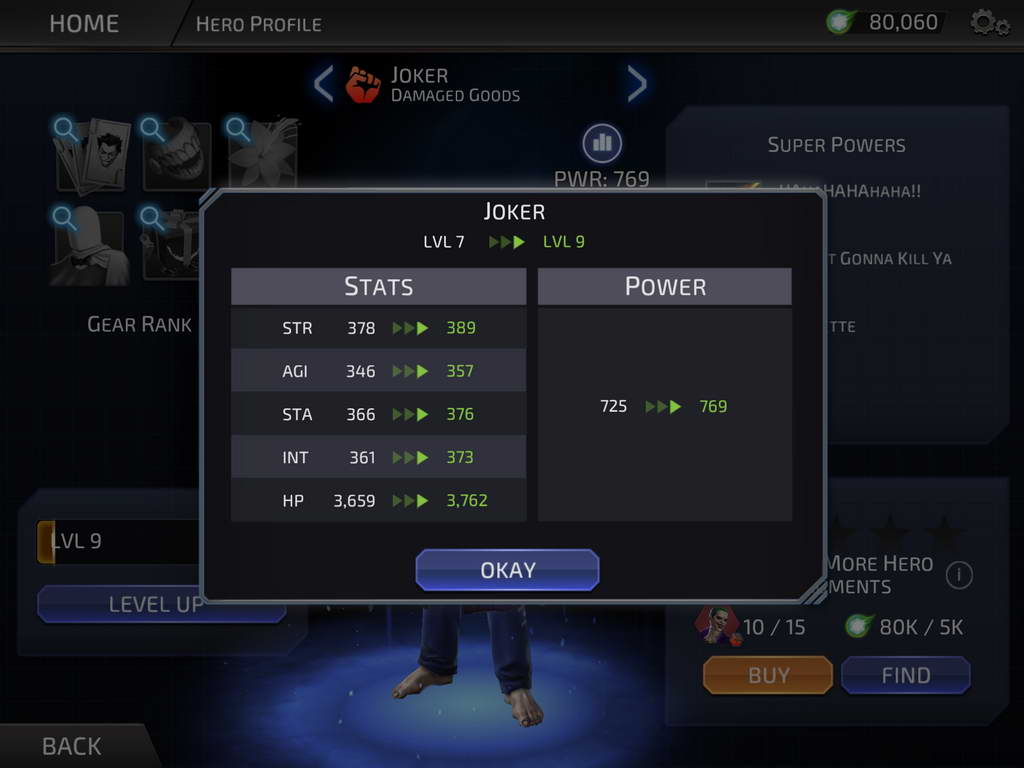Buy more hero fragments

[768, 675]
